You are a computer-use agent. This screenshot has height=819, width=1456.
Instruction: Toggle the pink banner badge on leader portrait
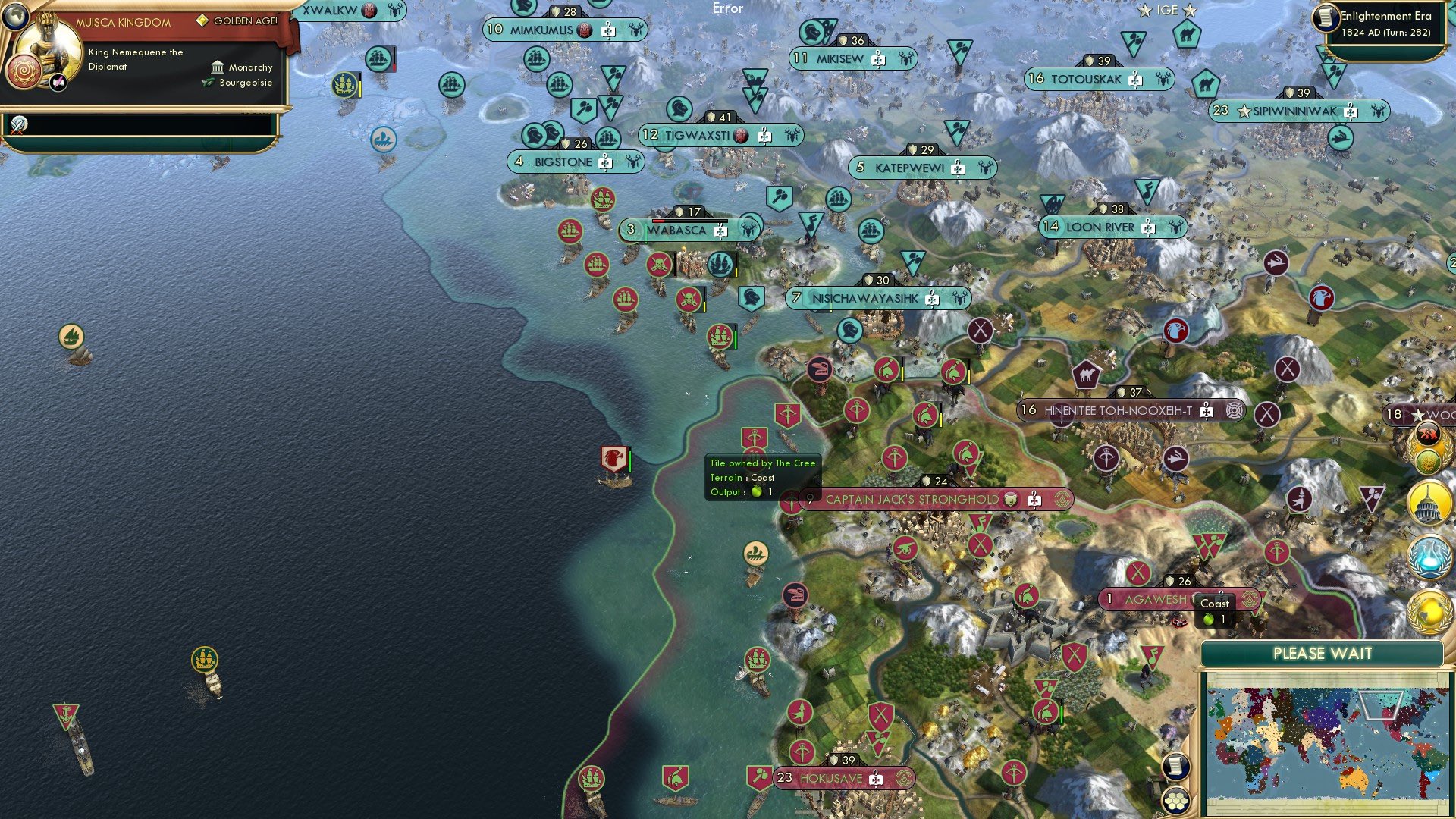(57, 83)
